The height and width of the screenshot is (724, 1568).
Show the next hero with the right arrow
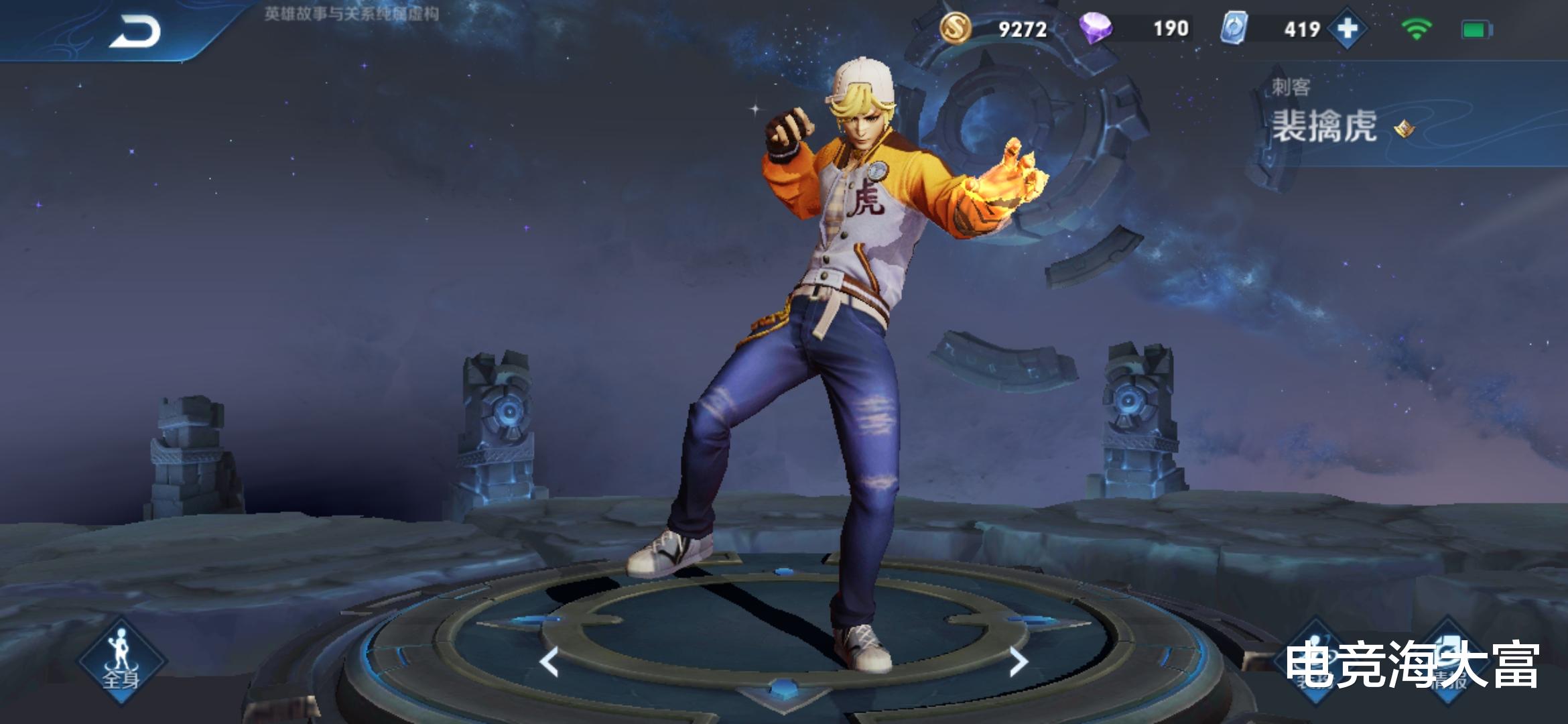point(1019,662)
